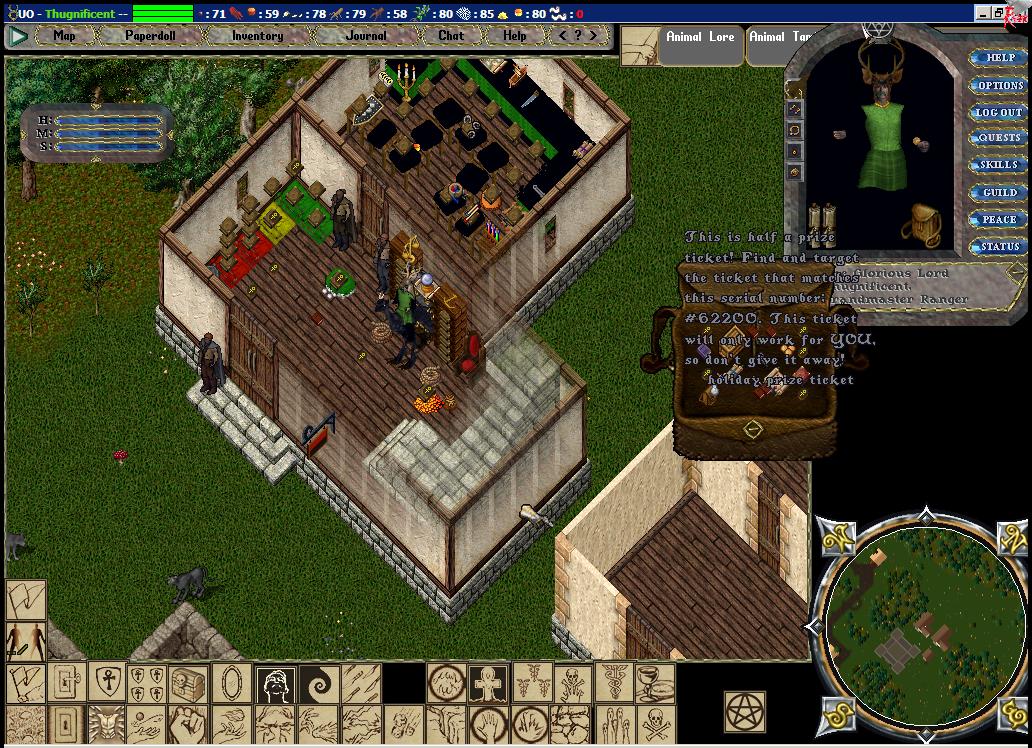
Task: Open the QUESTS log
Action: 999,139
